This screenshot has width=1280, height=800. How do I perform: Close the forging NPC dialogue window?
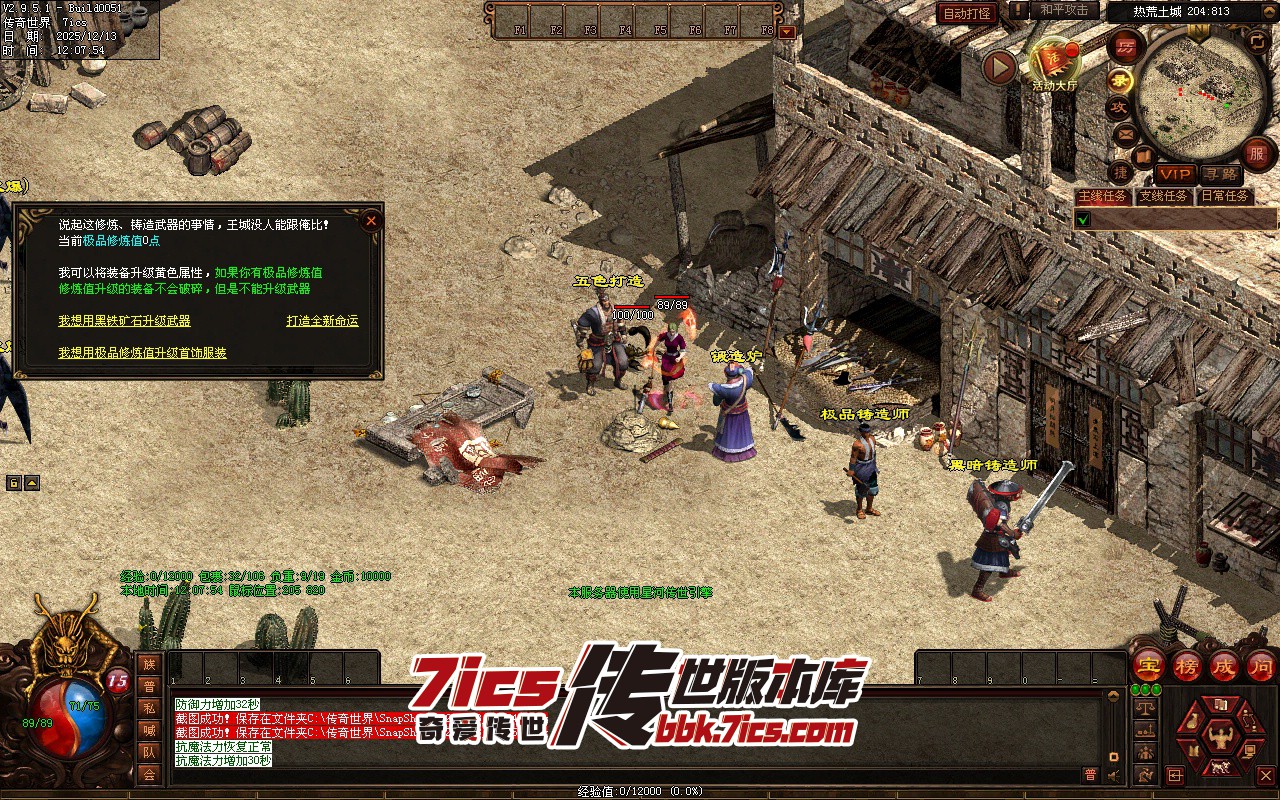[371, 221]
